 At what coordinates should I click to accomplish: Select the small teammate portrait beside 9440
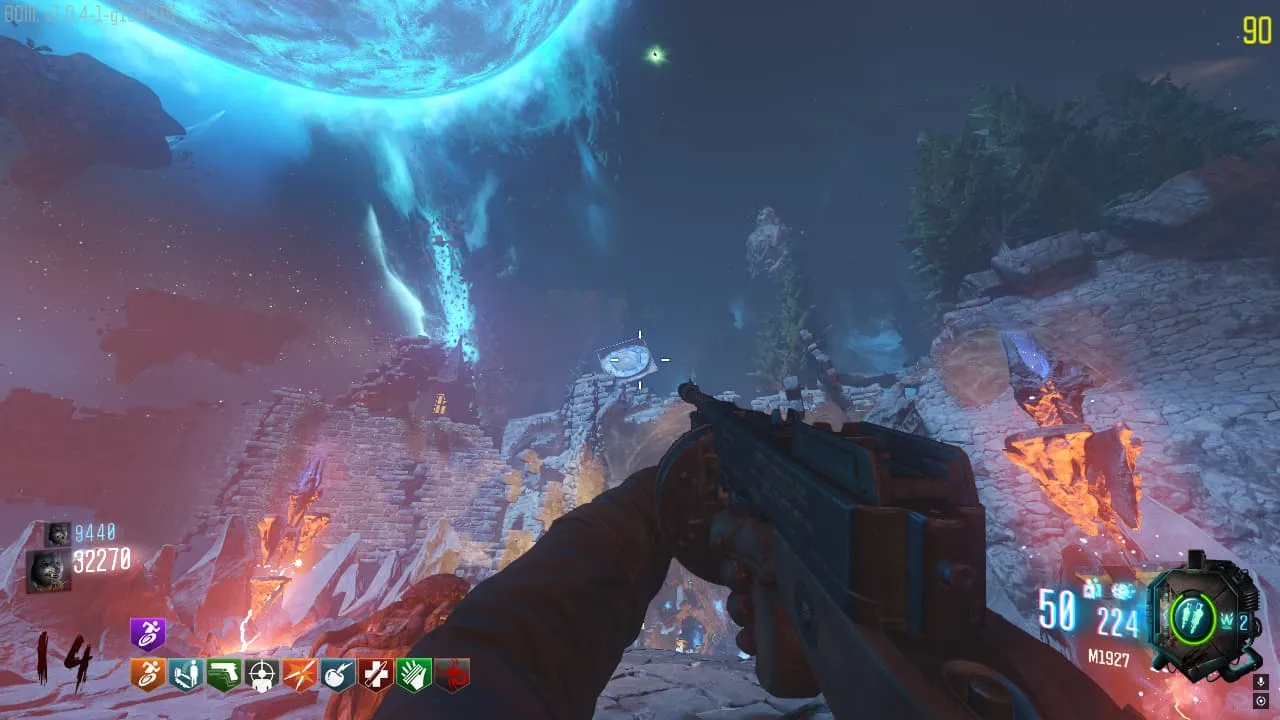[57, 534]
